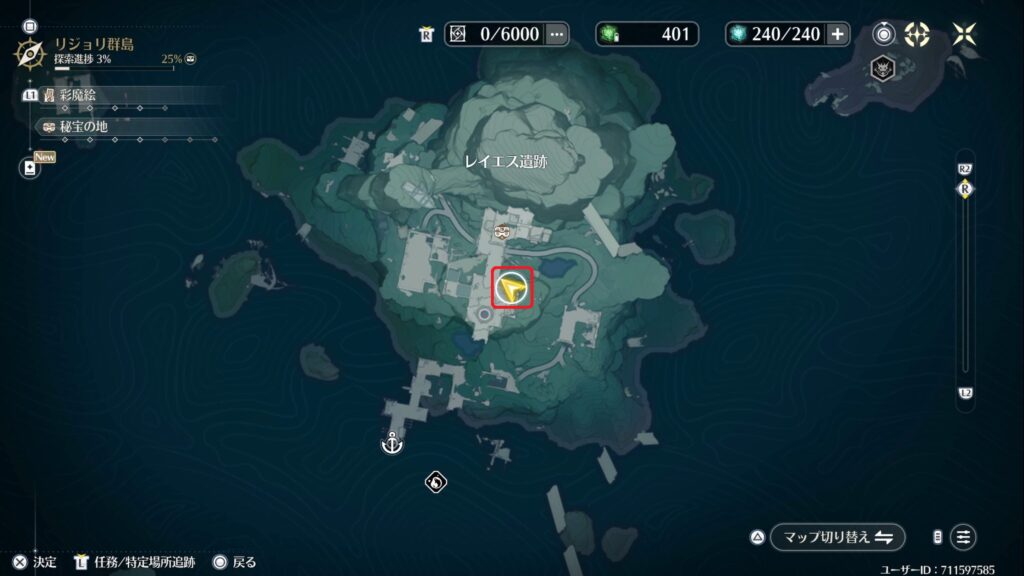This screenshot has width=1024, height=576.
Task: Close the map with the X star icon
Action: [965, 34]
